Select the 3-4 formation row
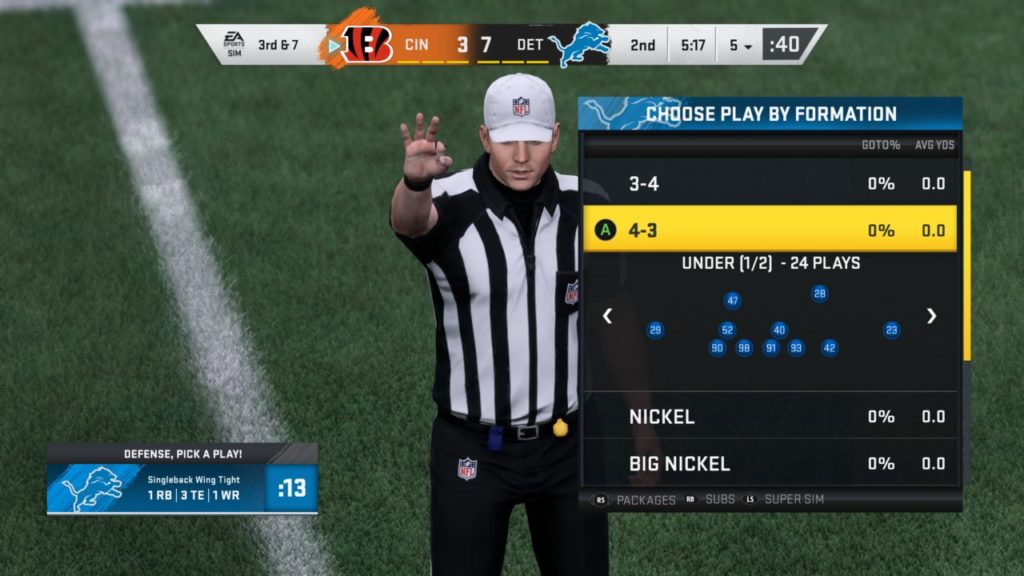 click(x=770, y=184)
